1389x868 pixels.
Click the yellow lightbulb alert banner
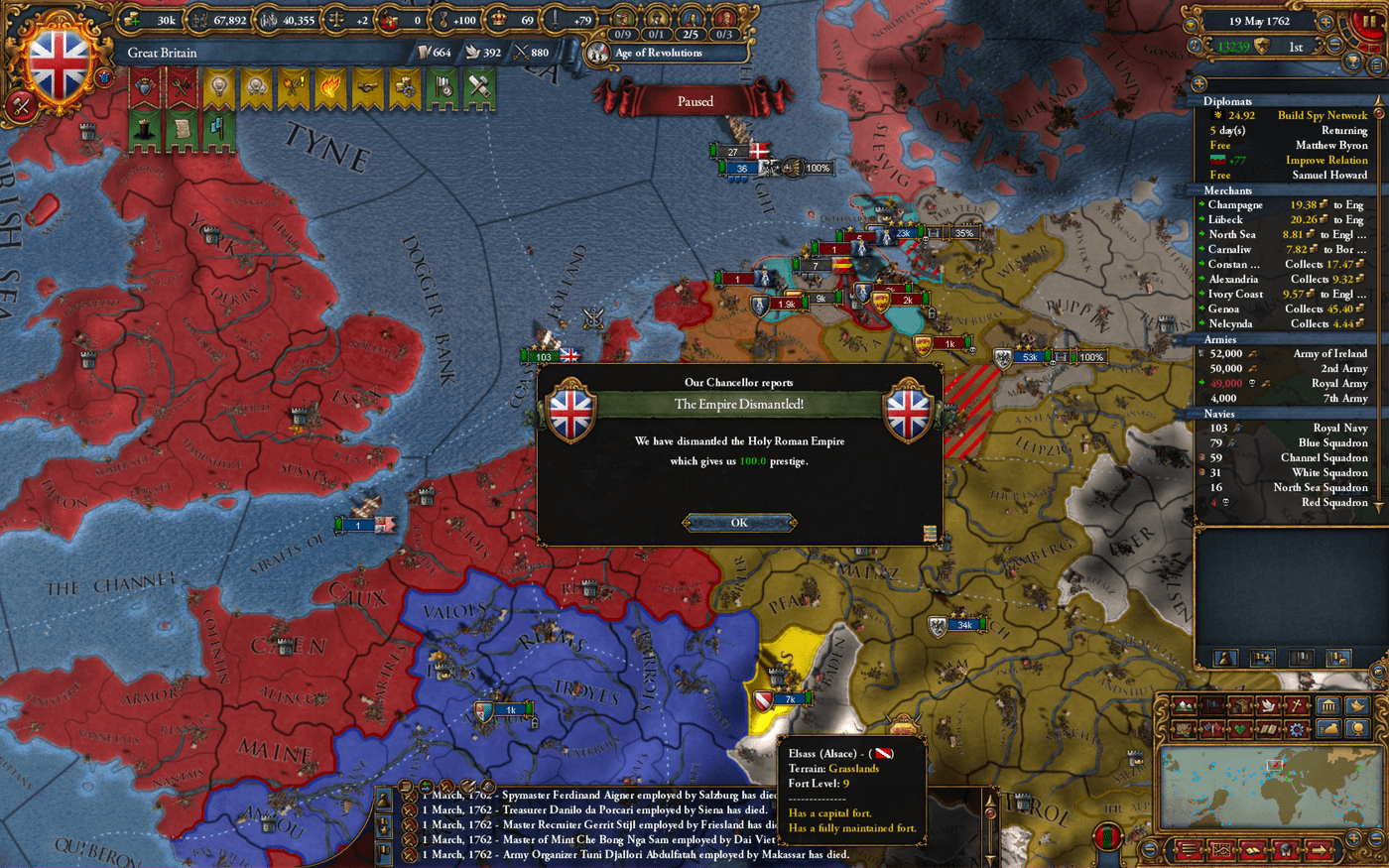tap(218, 89)
